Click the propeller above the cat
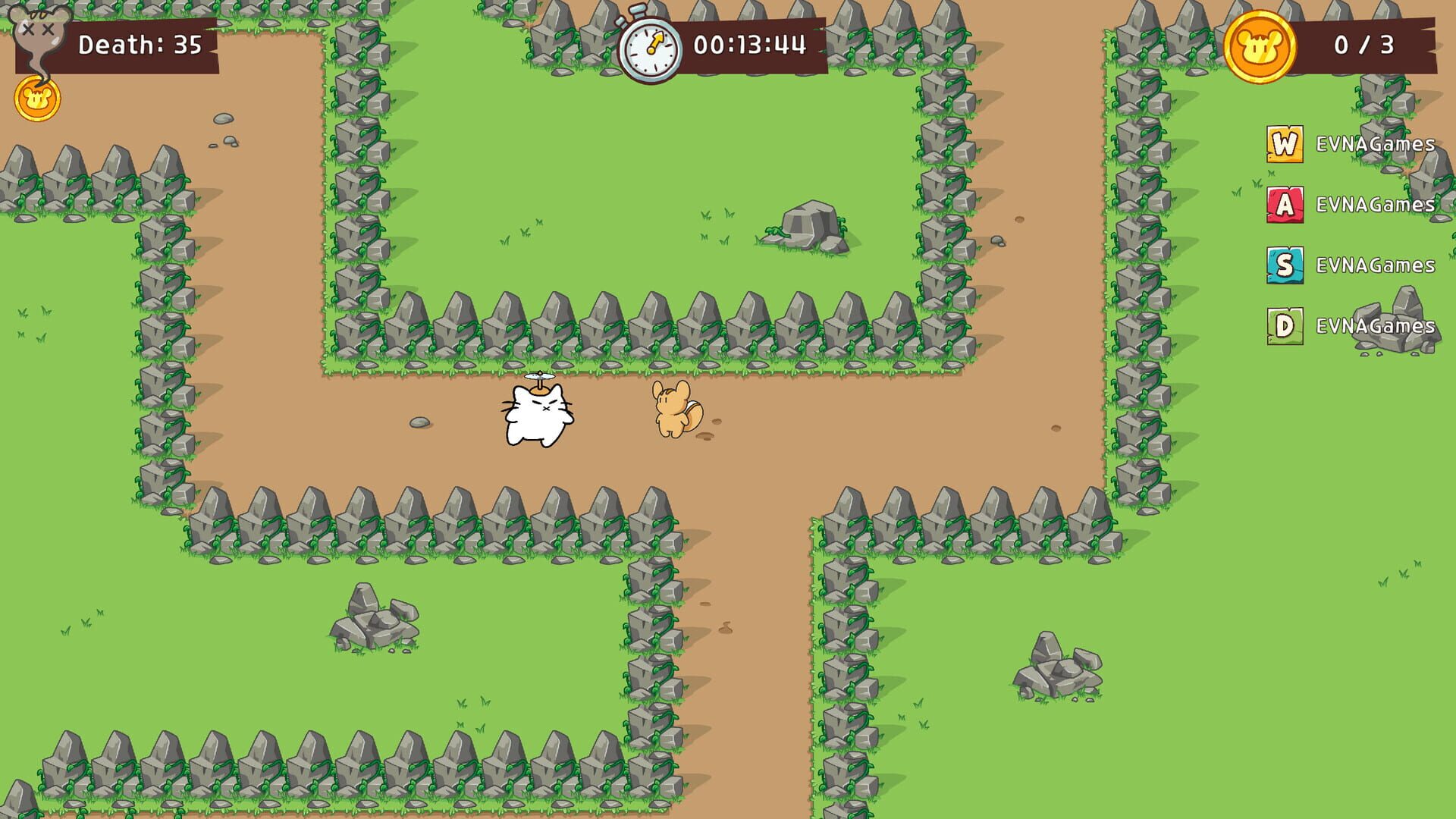This screenshot has width=1456, height=819. click(x=538, y=376)
